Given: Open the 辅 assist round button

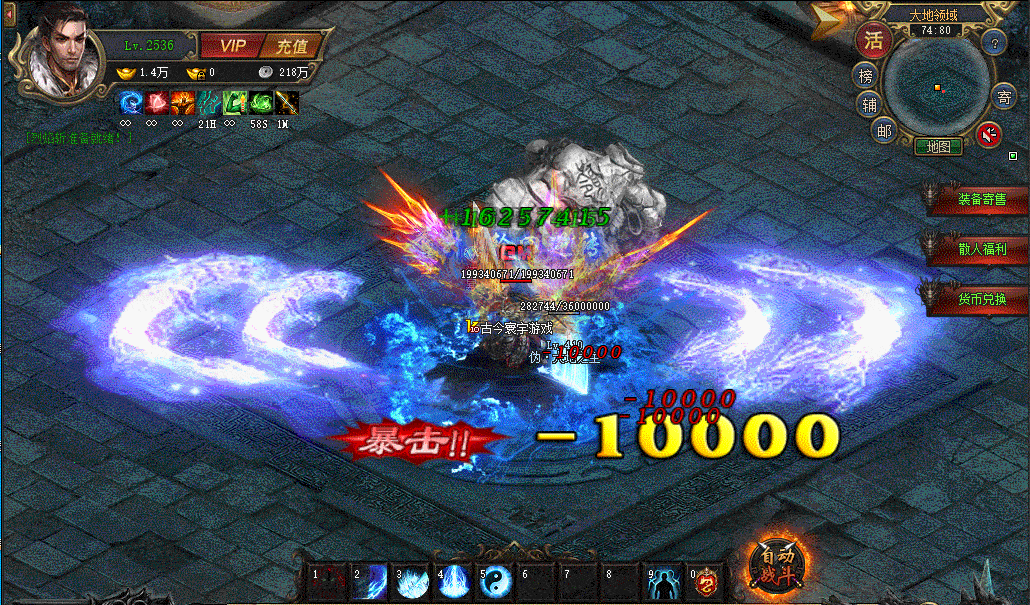Looking at the screenshot, I should point(867,104).
